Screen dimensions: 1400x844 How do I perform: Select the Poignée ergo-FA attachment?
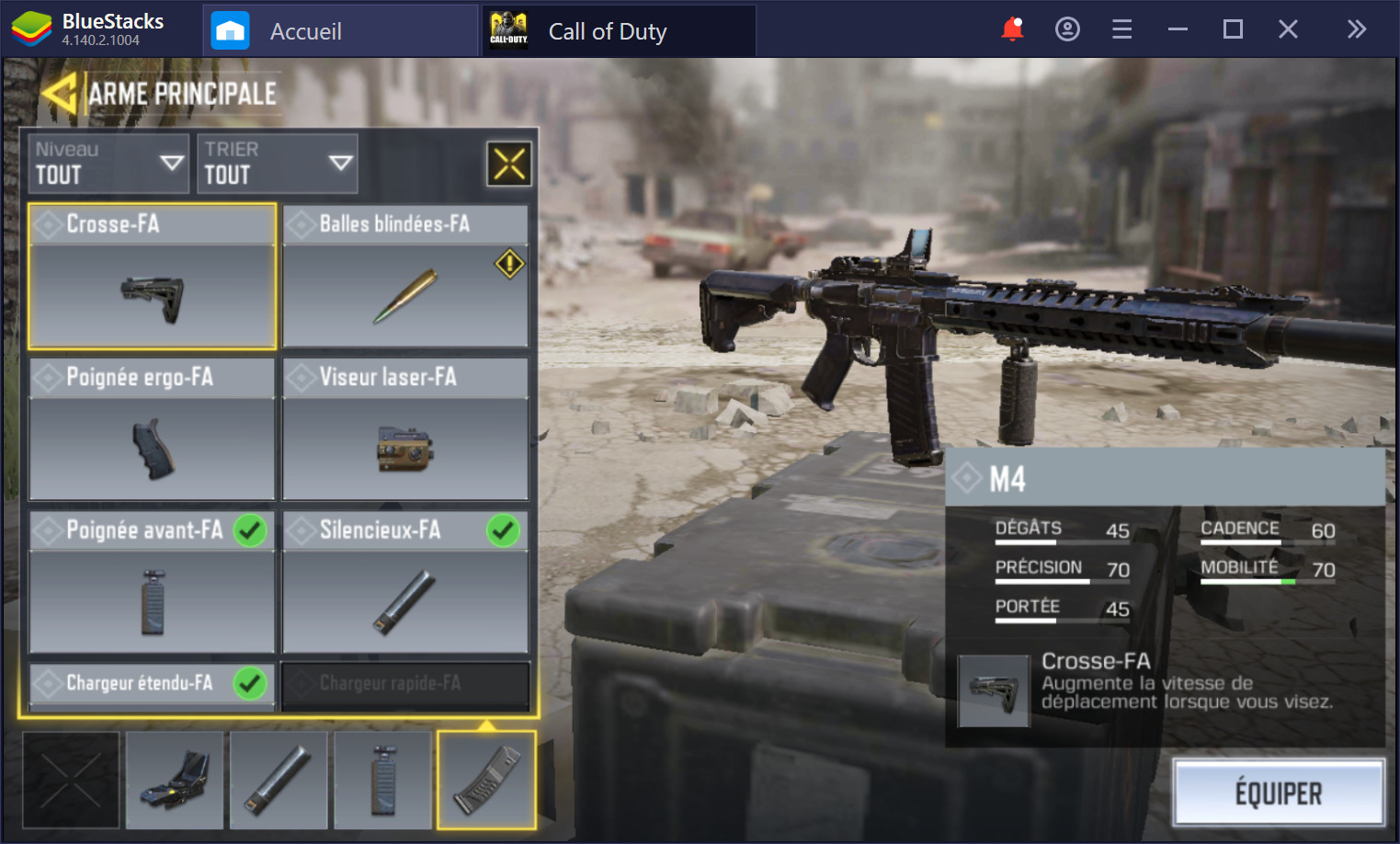click(153, 429)
